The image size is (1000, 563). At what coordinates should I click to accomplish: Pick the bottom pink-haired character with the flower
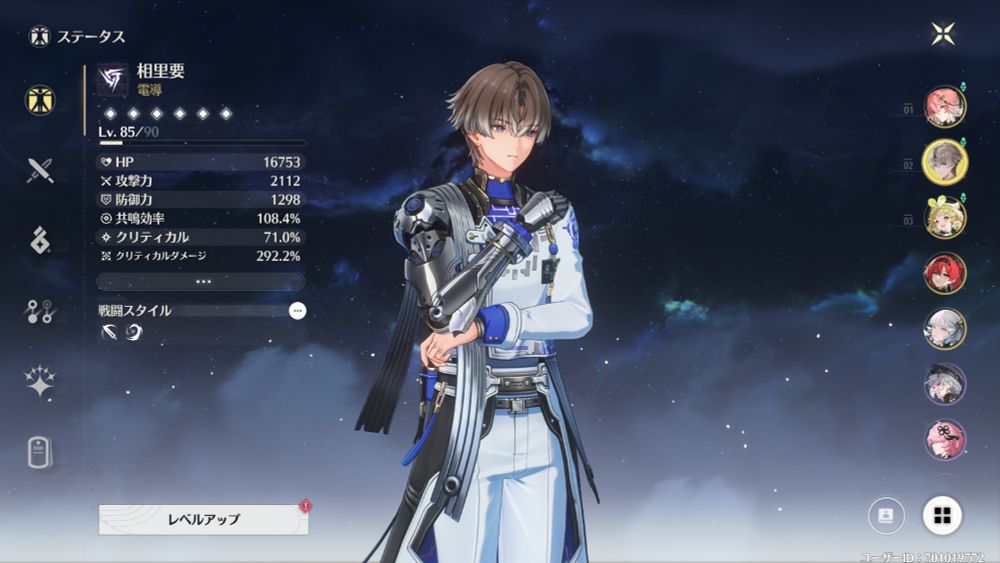tap(944, 439)
